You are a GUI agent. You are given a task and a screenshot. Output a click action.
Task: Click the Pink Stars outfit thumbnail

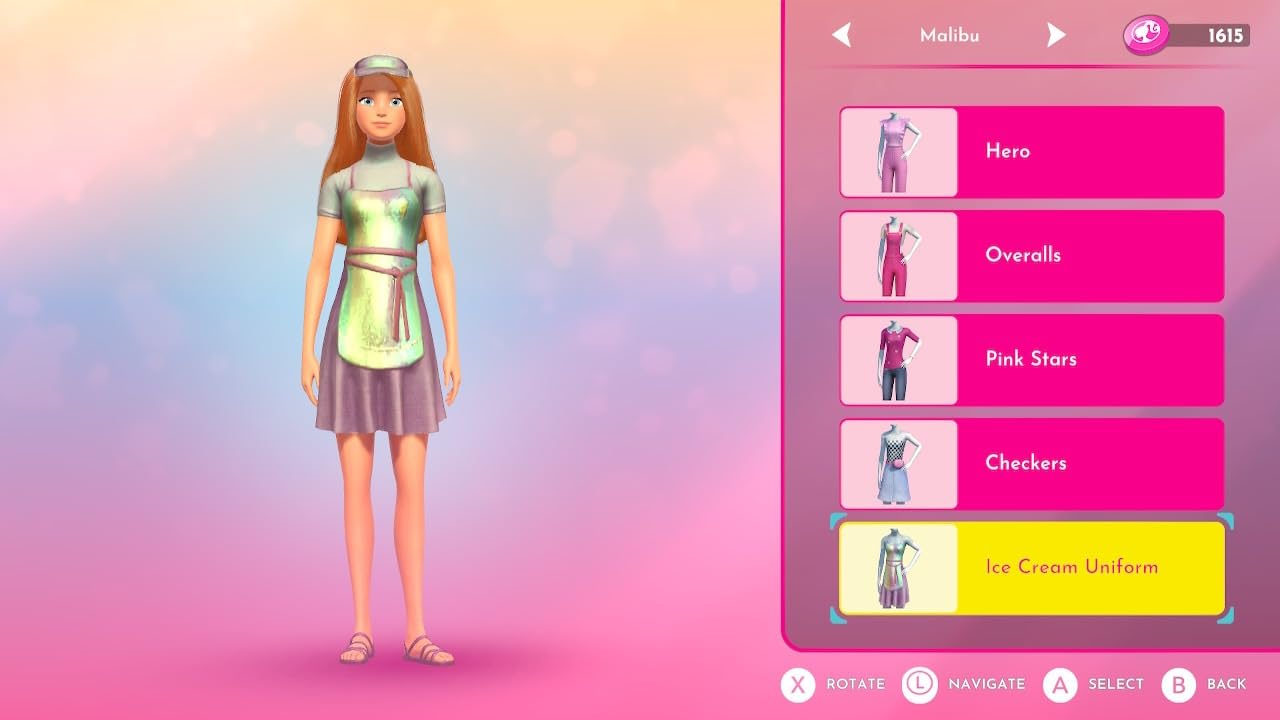(898, 359)
